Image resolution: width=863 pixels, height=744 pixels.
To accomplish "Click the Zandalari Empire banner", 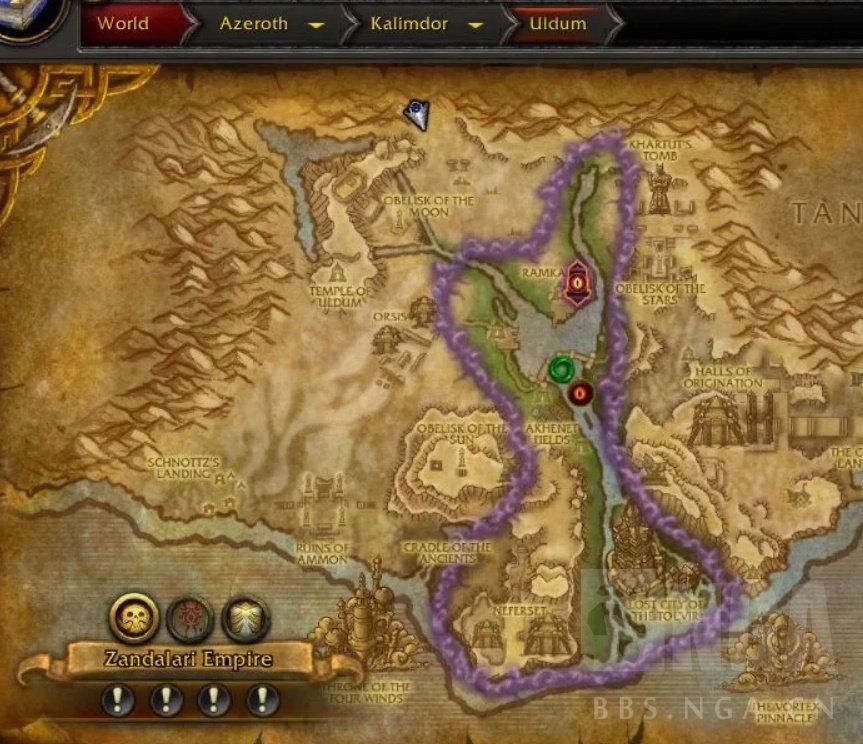I will 189,660.
